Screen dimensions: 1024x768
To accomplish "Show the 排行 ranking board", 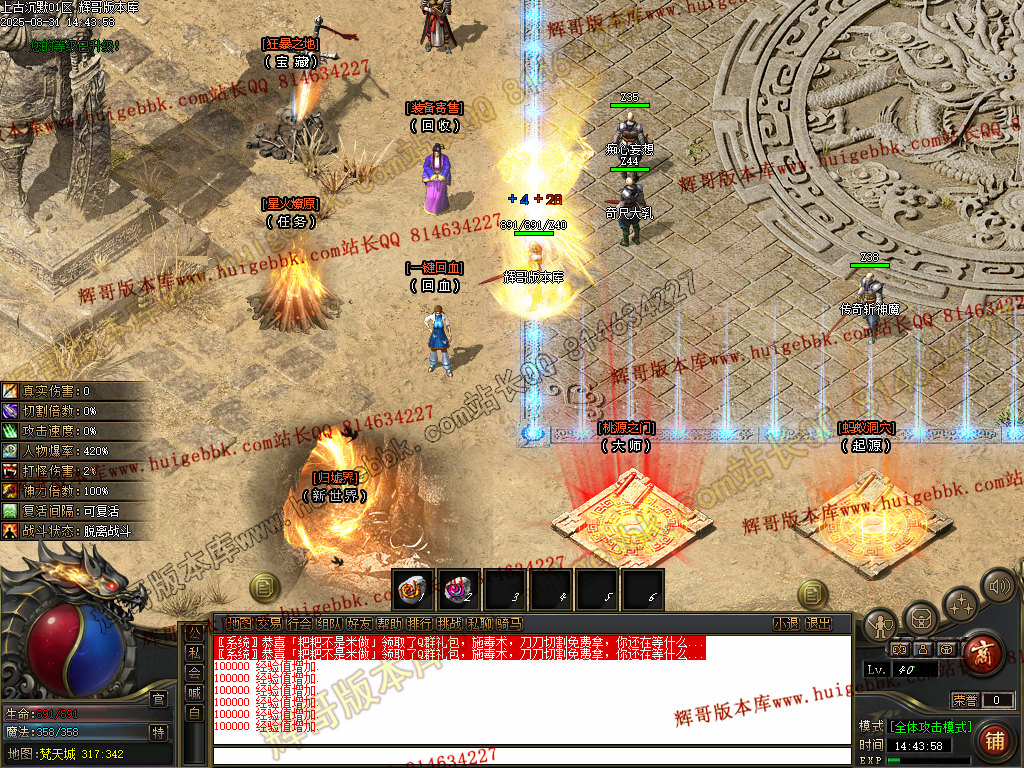I will coord(419,623).
